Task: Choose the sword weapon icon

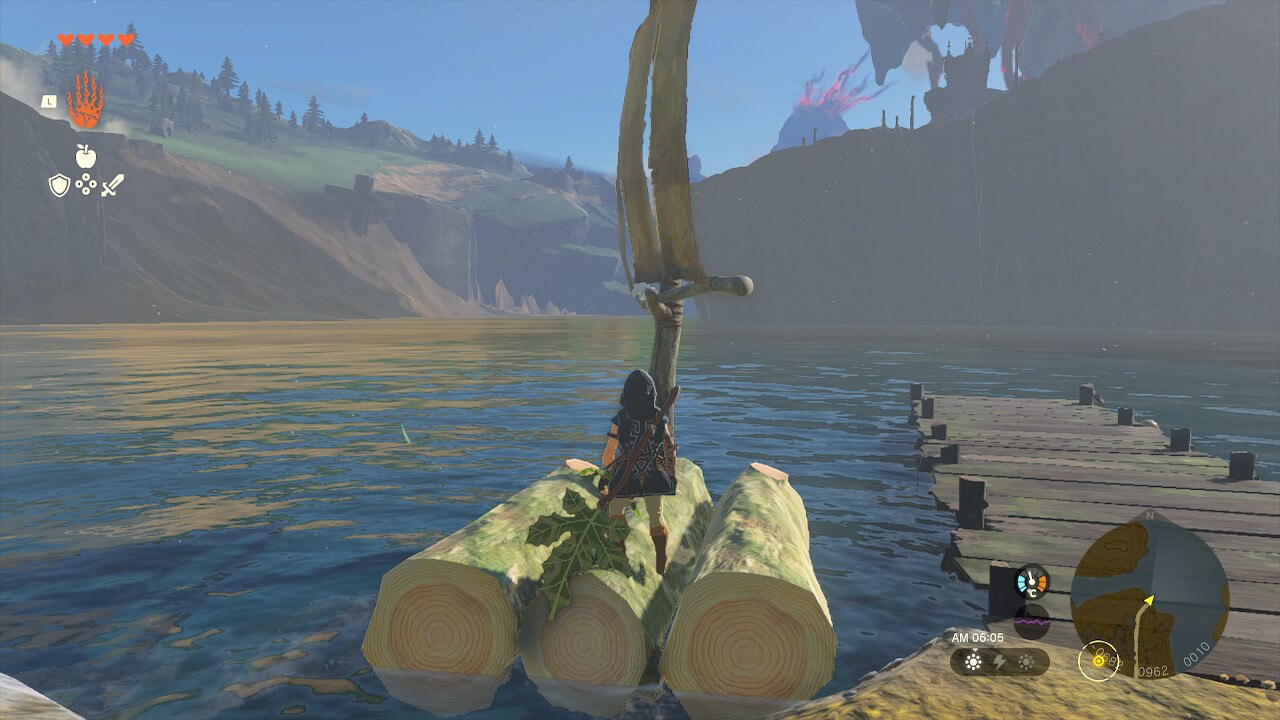Action: [112, 185]
